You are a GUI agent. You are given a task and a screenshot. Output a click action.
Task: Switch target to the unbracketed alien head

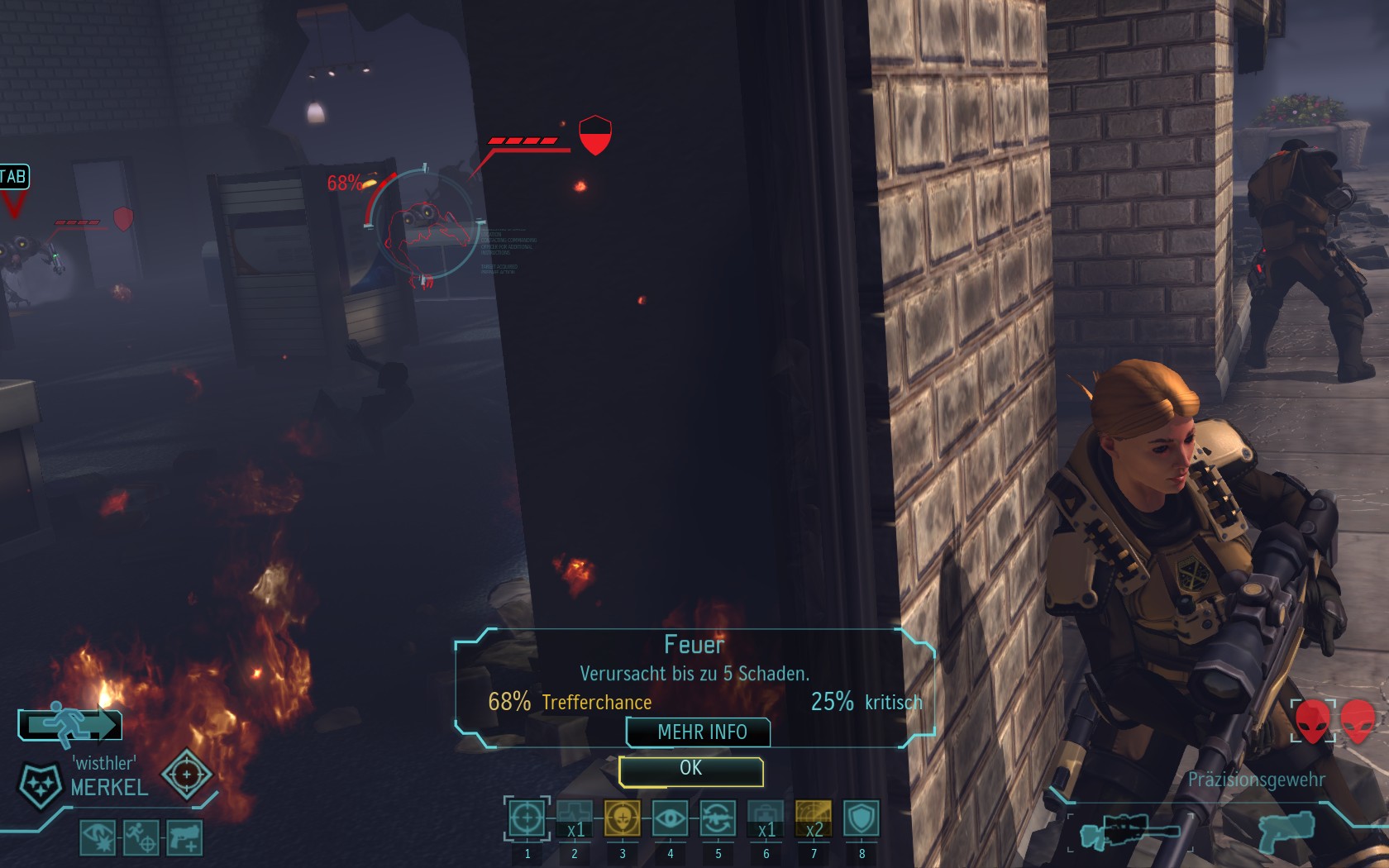(1358, 721)
